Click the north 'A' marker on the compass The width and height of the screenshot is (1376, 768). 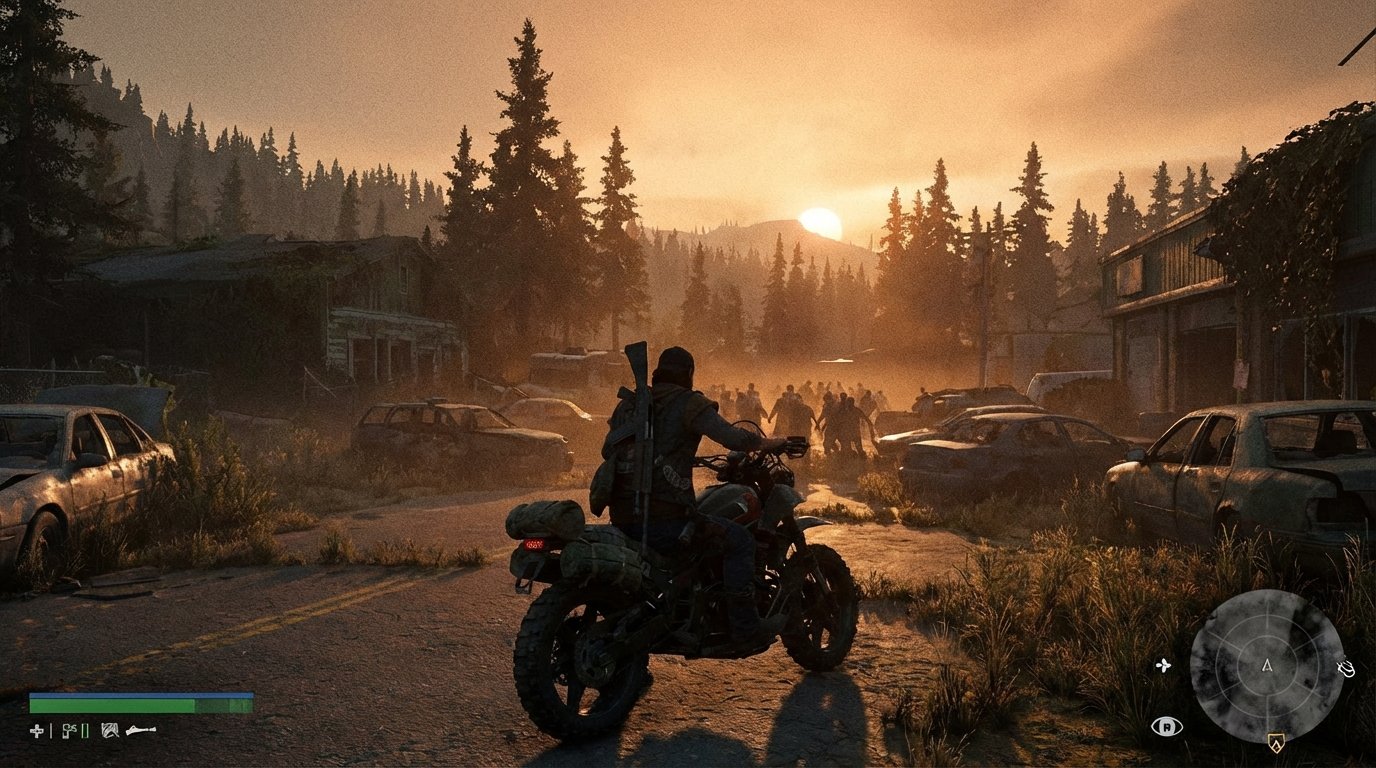[1267, 666]
